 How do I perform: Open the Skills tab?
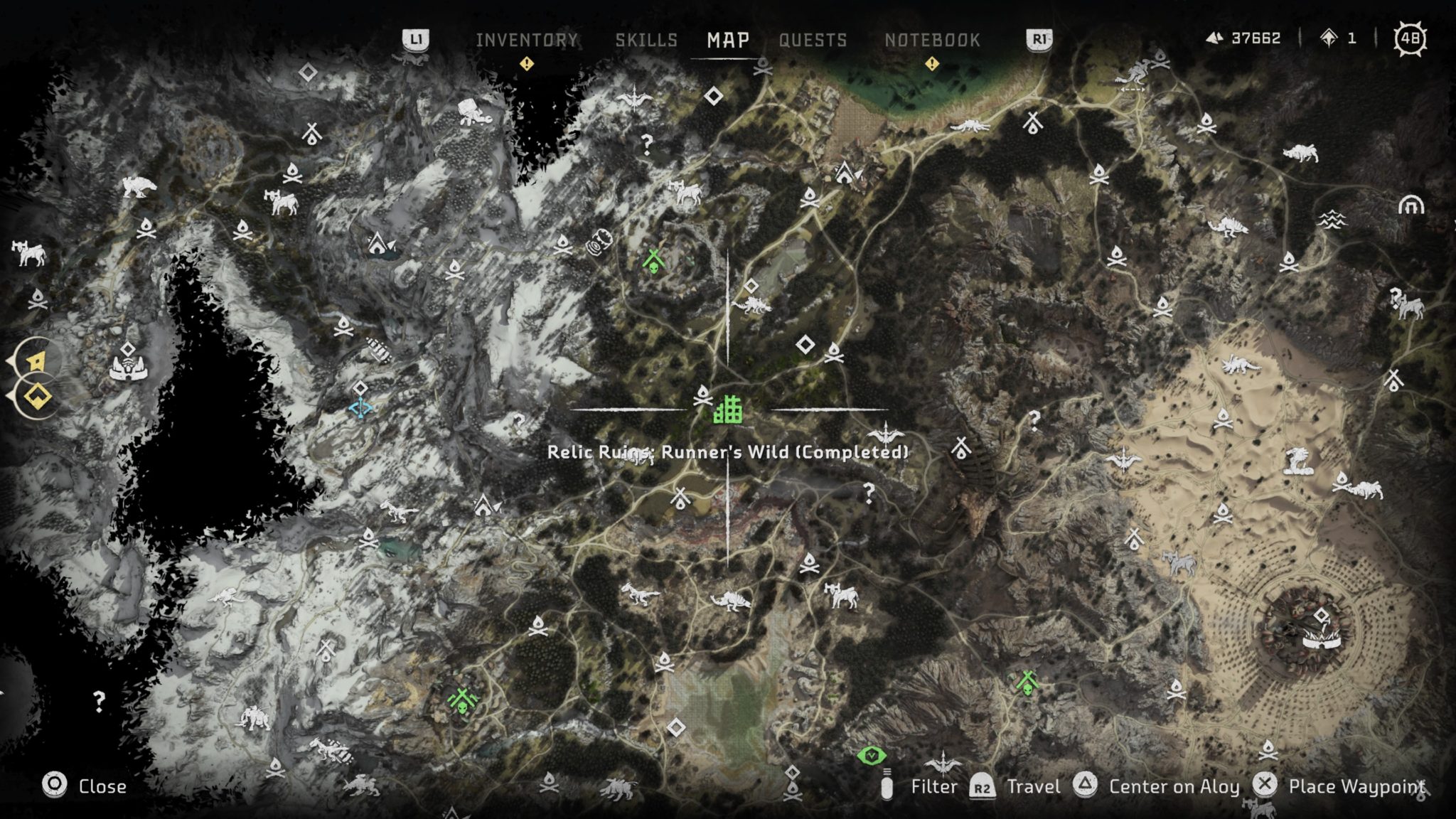coord(646,40)
